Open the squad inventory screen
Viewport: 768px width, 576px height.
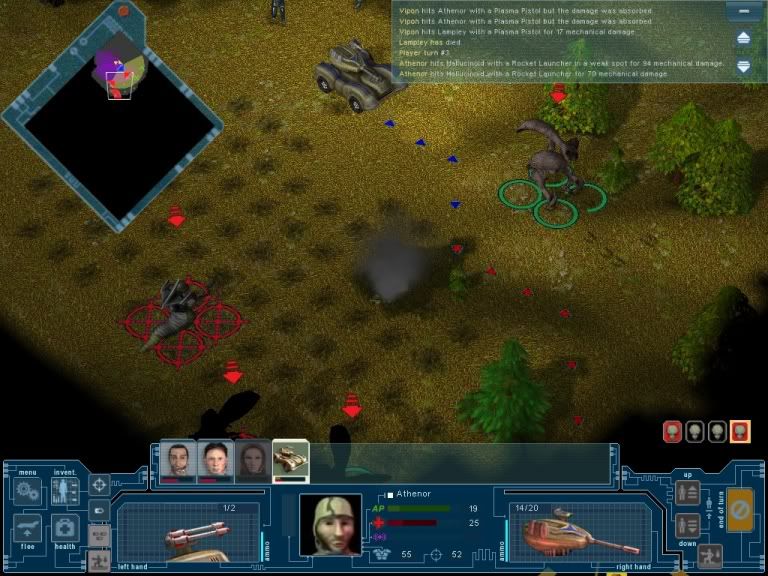[x=65, y=492]
